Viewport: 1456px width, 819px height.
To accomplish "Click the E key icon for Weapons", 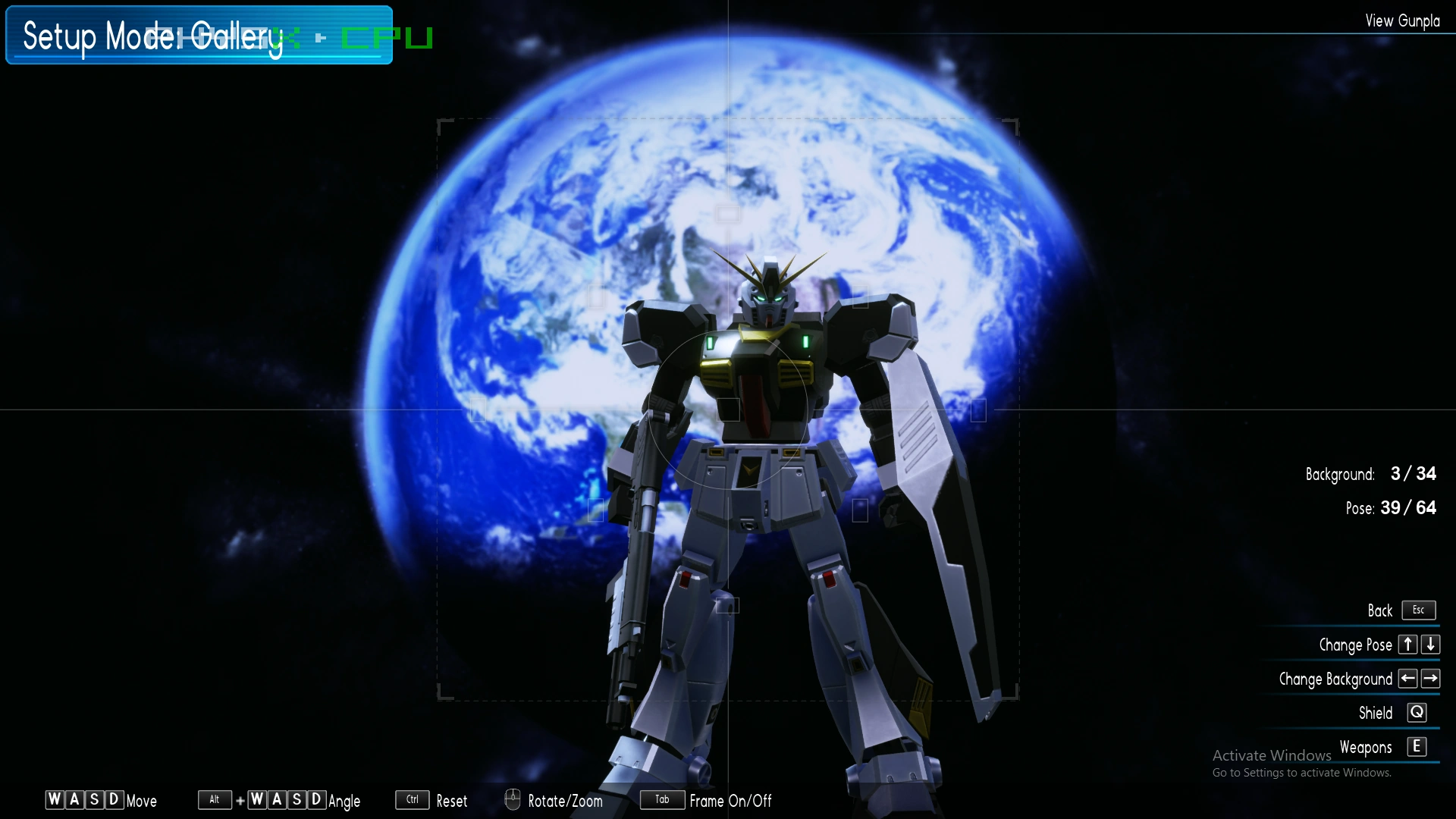I will (x=1417, y=747).
